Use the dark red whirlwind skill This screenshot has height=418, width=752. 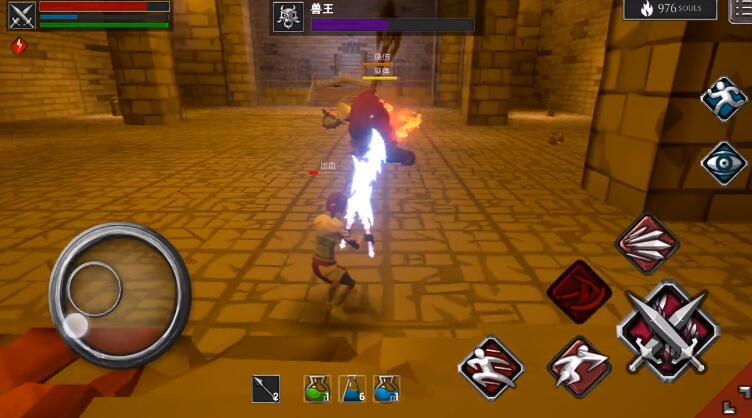[579, 292]
